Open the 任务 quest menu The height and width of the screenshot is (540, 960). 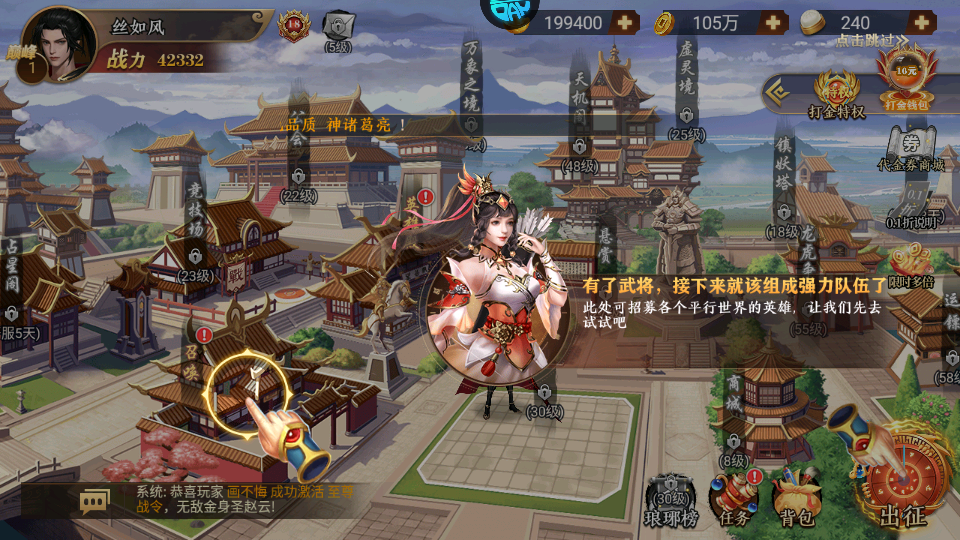point(734,500)
